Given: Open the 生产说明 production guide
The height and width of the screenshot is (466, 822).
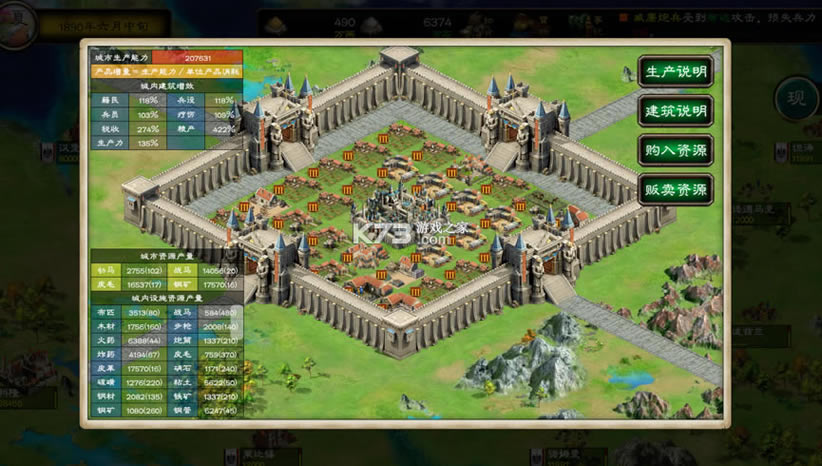Looking at the screenshot, I should pos(675,71).
